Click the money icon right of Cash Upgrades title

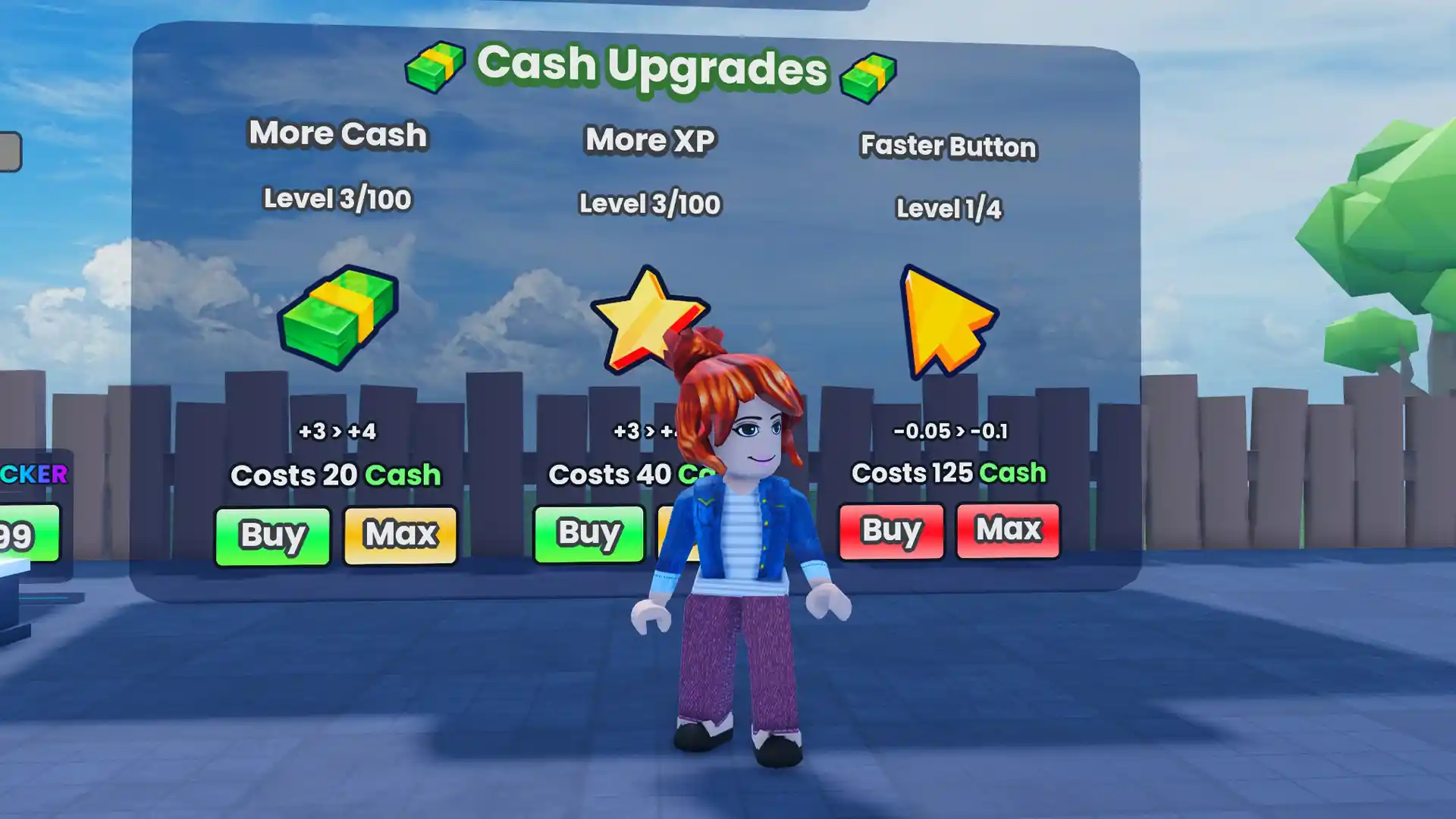click(x=868, y=74)
